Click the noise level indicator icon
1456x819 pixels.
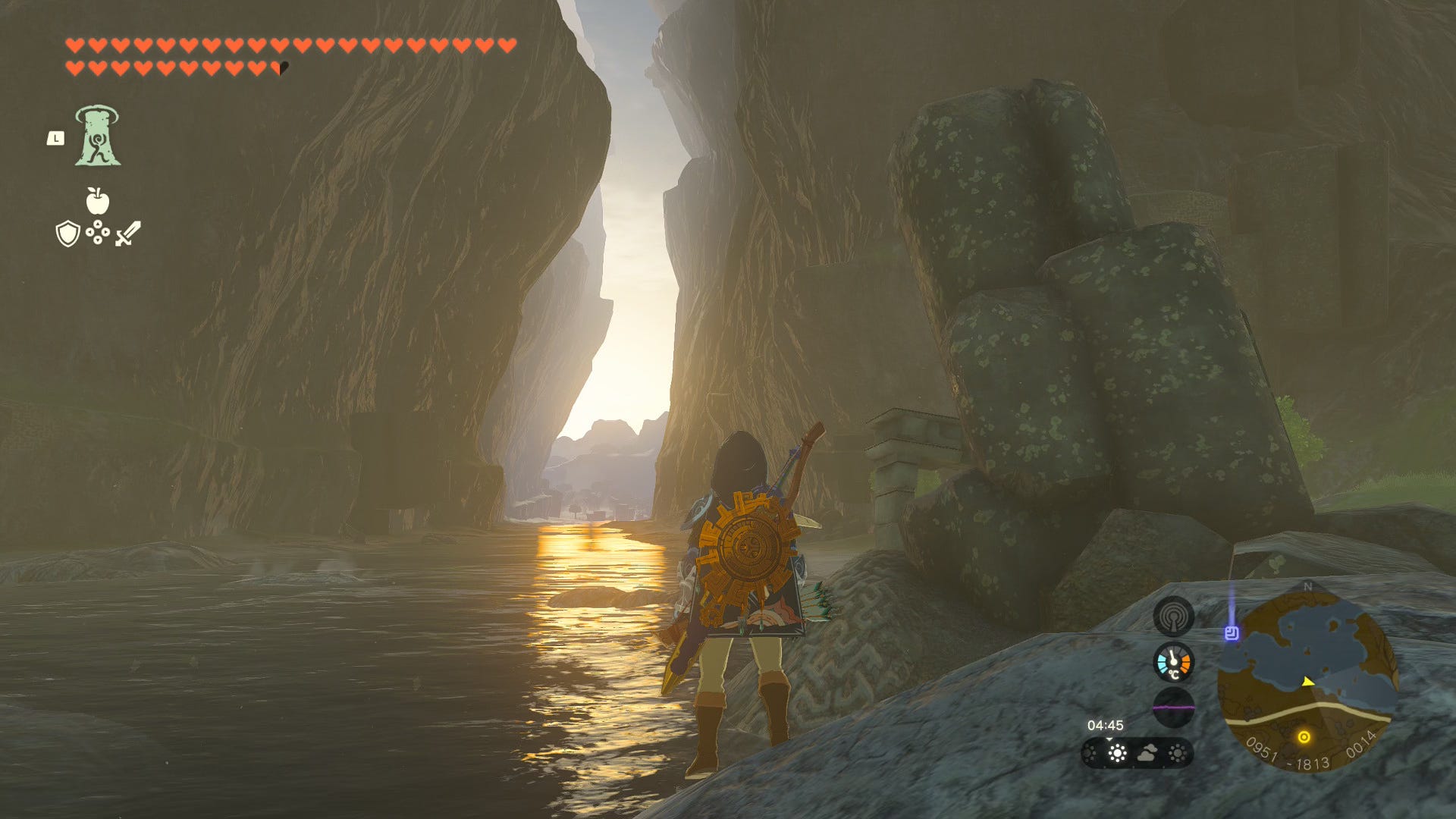[x=1173, y=615]
